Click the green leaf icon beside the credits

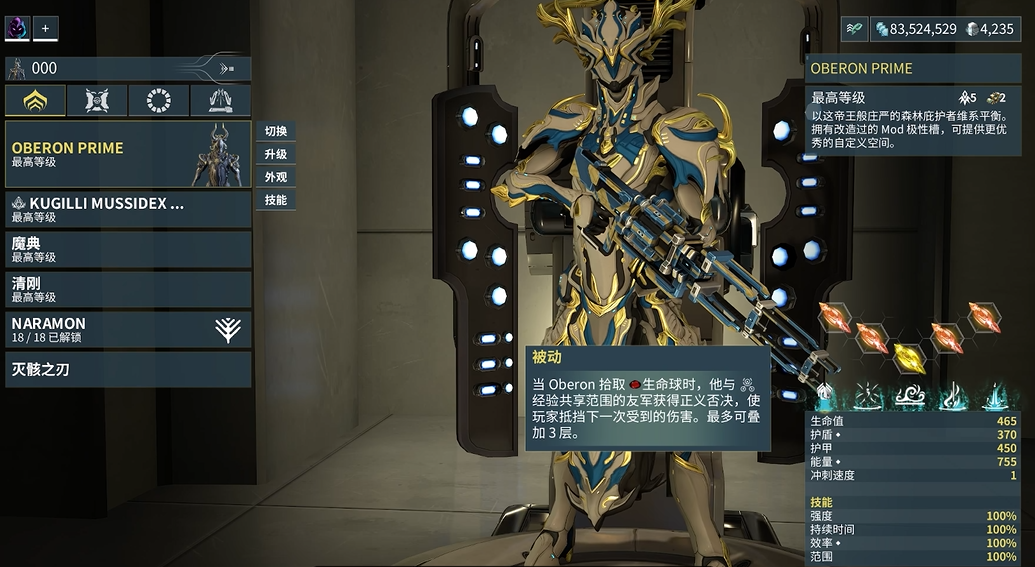[854, 29]
